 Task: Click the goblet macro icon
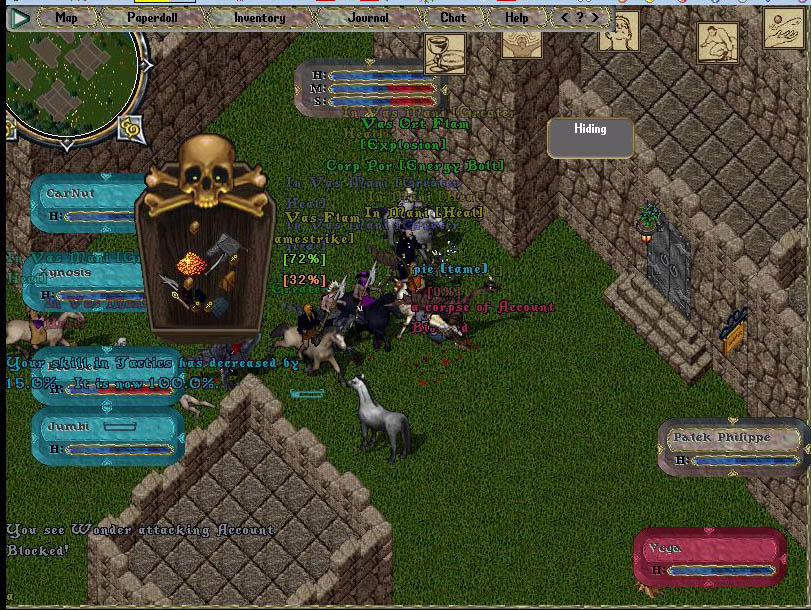tap(444, 54)
